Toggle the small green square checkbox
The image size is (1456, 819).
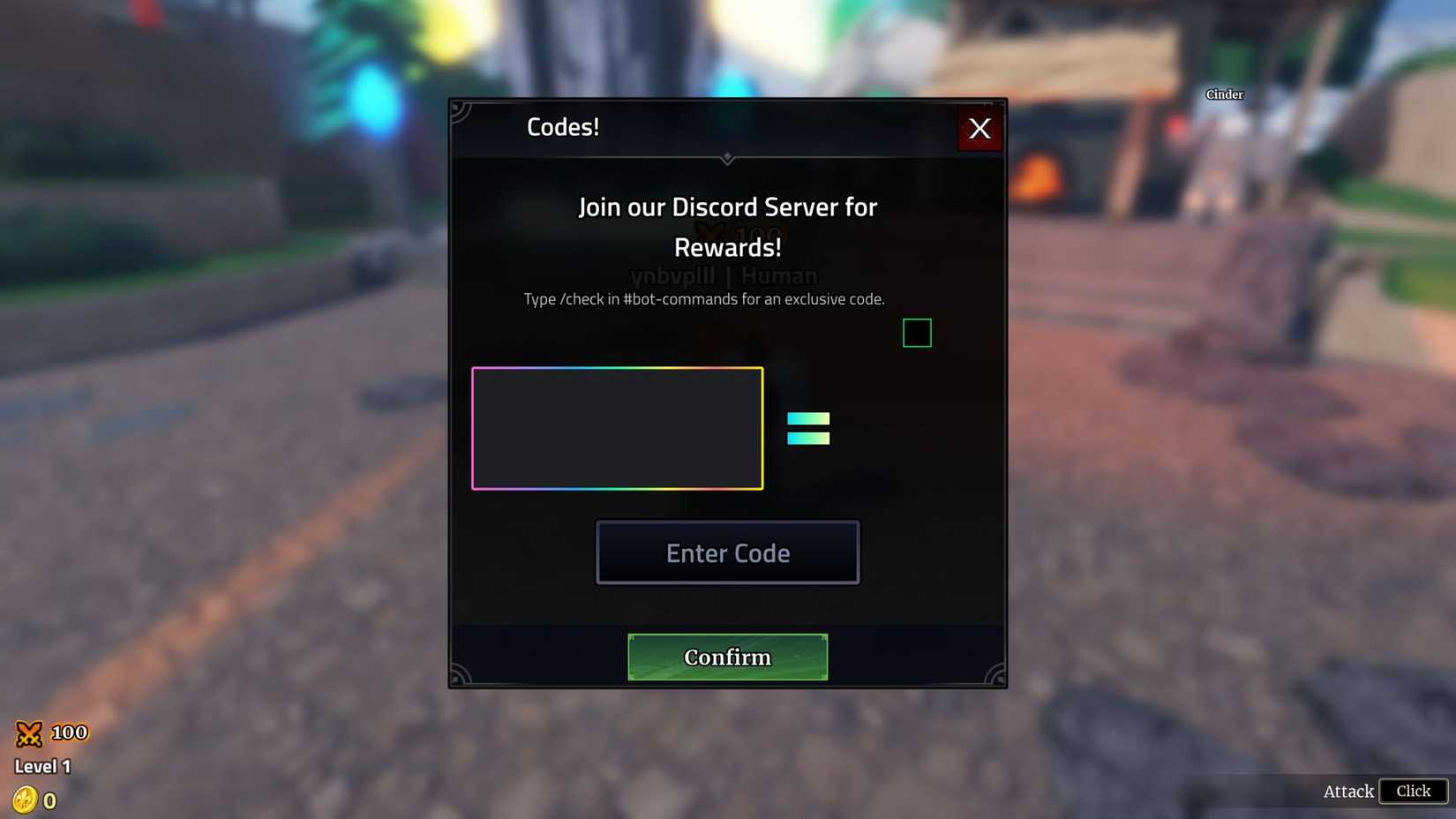[917, 333]
